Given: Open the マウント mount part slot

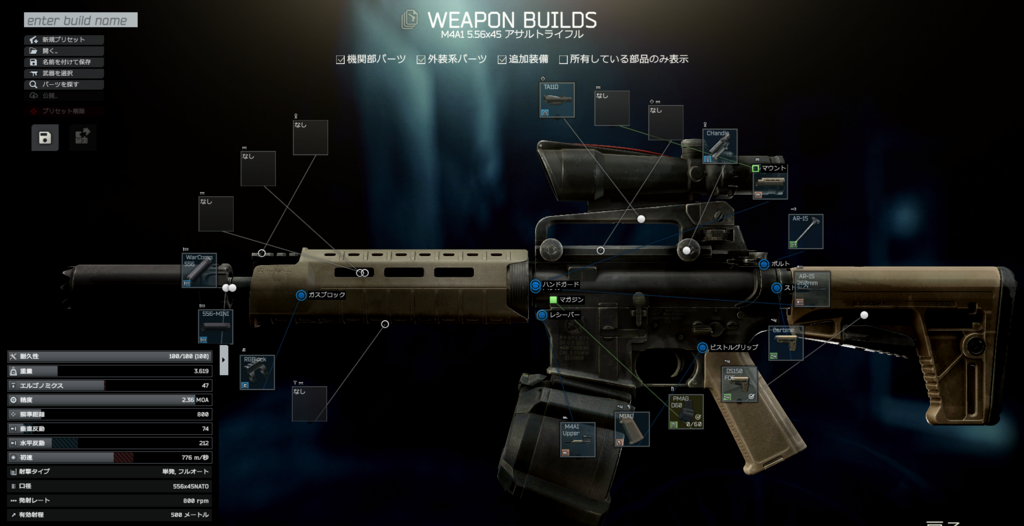Looking at the screenshot, I should (x=770, y=183).
